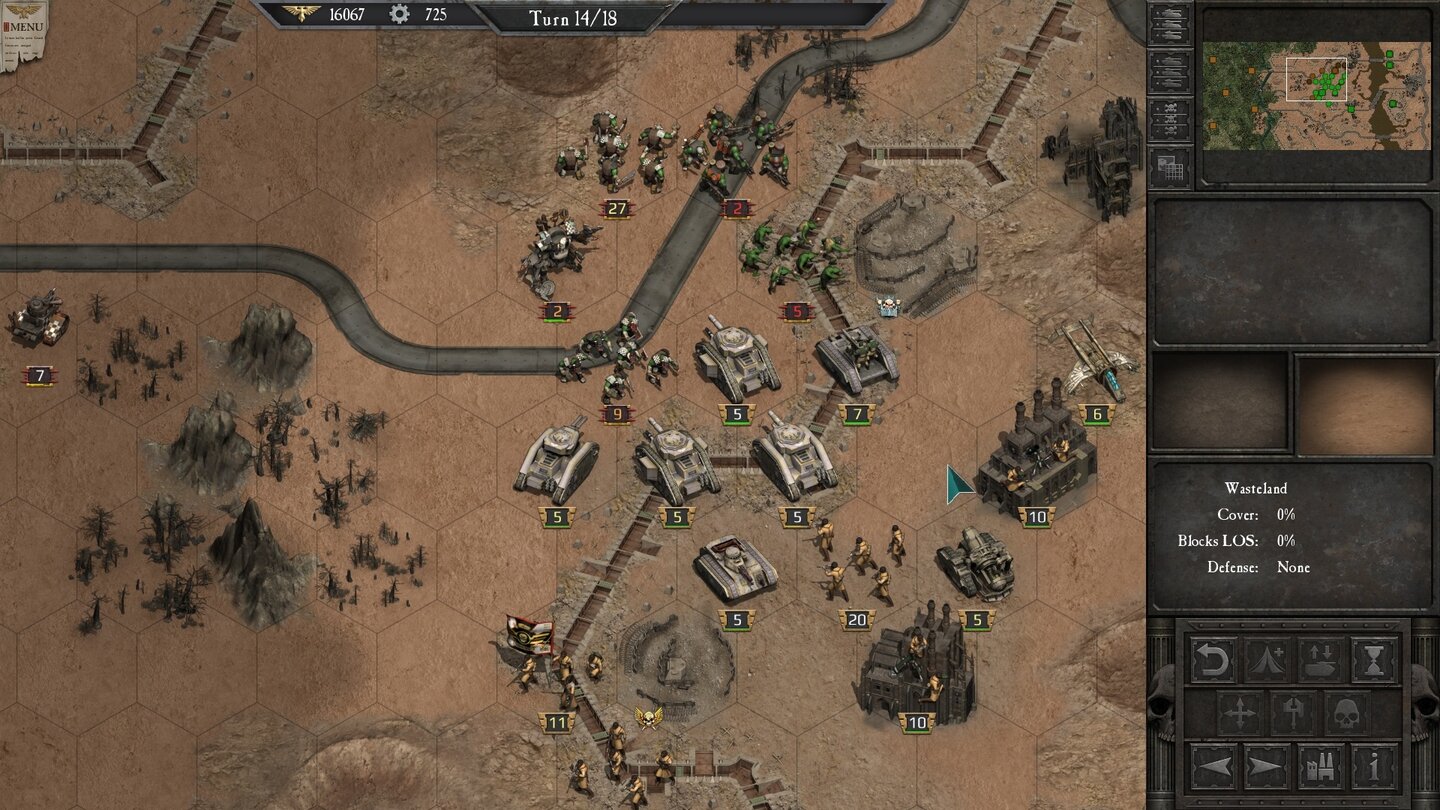Open the factory purchase button

click(x=1321, y=767)
